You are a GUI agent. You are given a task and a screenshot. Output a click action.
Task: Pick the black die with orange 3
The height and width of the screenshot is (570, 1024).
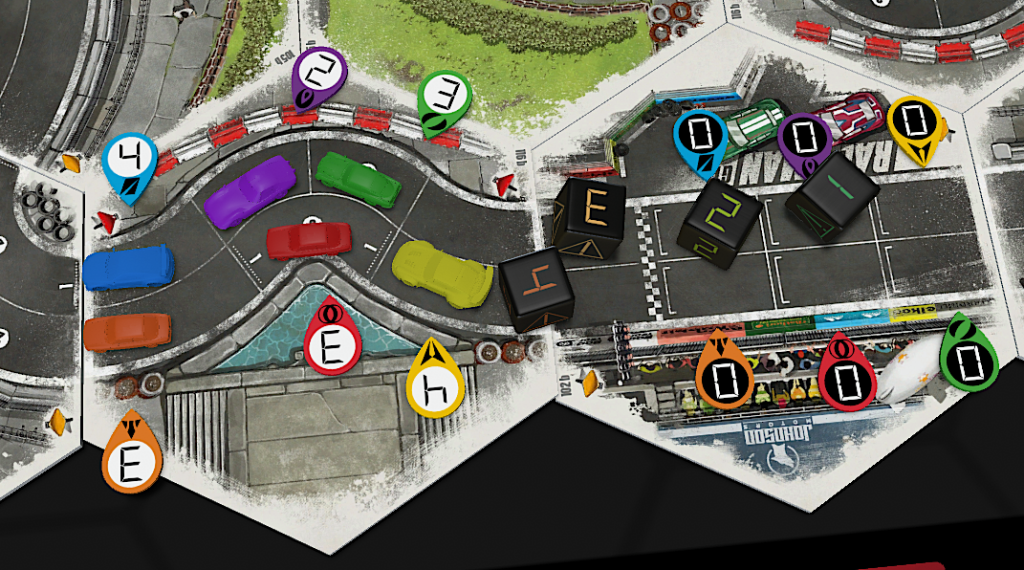pos(591,215)
